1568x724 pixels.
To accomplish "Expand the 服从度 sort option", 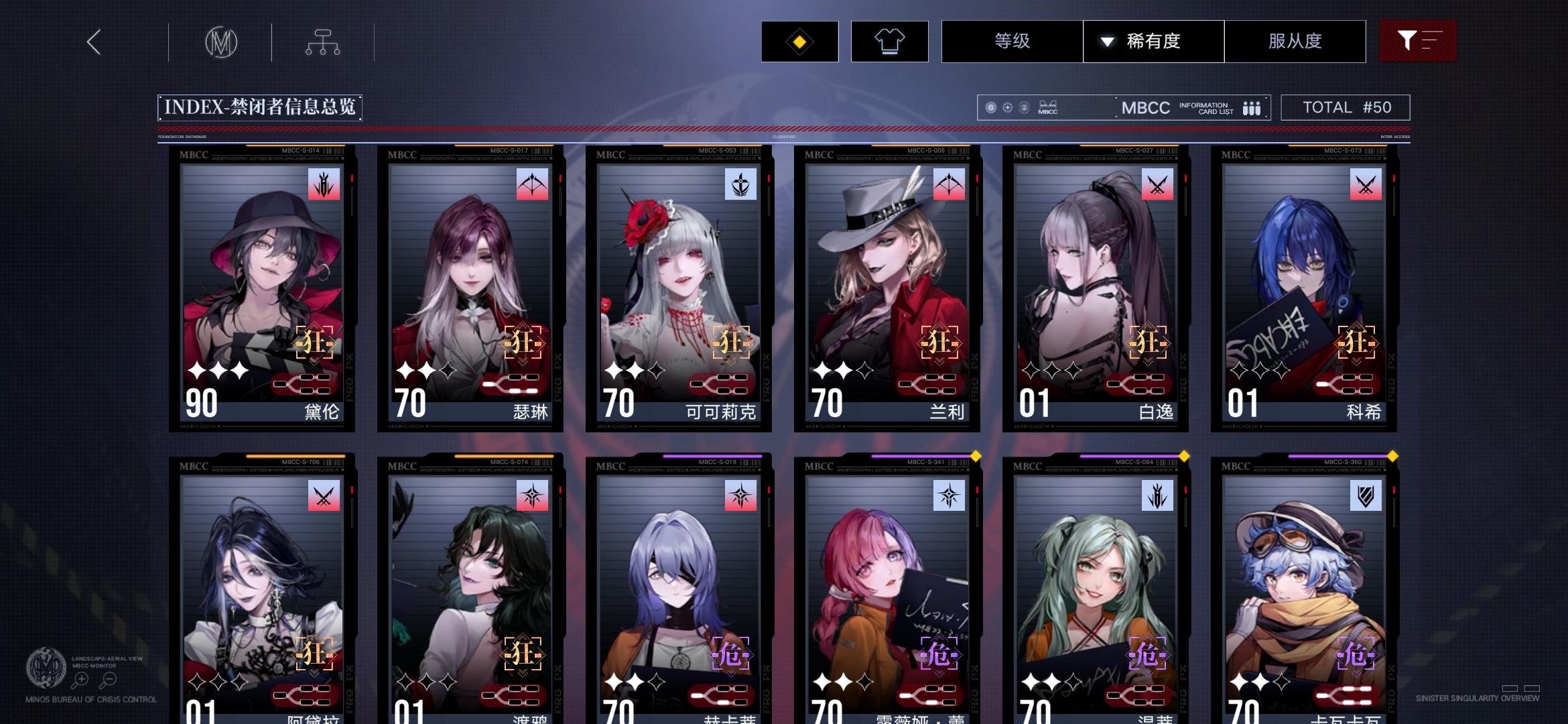I will [x=1295, y=41].
